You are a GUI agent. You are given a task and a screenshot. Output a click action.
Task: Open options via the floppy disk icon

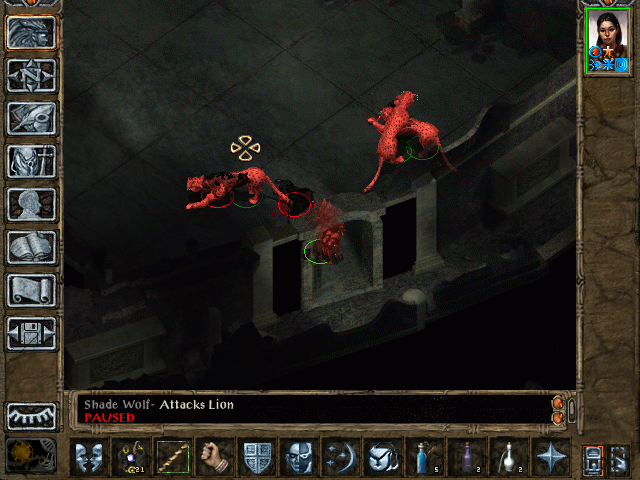point(32,333)
